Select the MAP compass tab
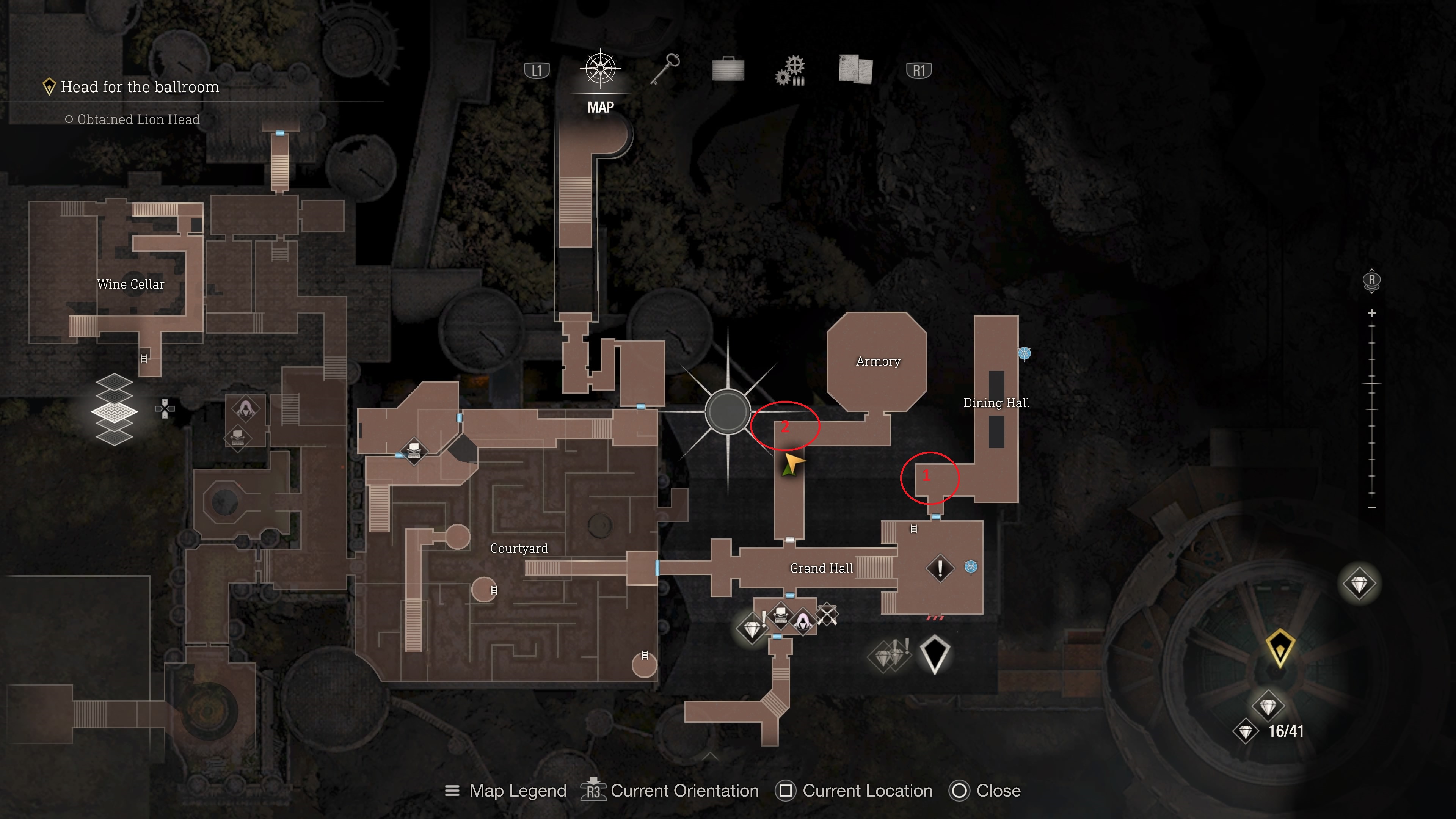1456x819 pixels. pos(600,71)
